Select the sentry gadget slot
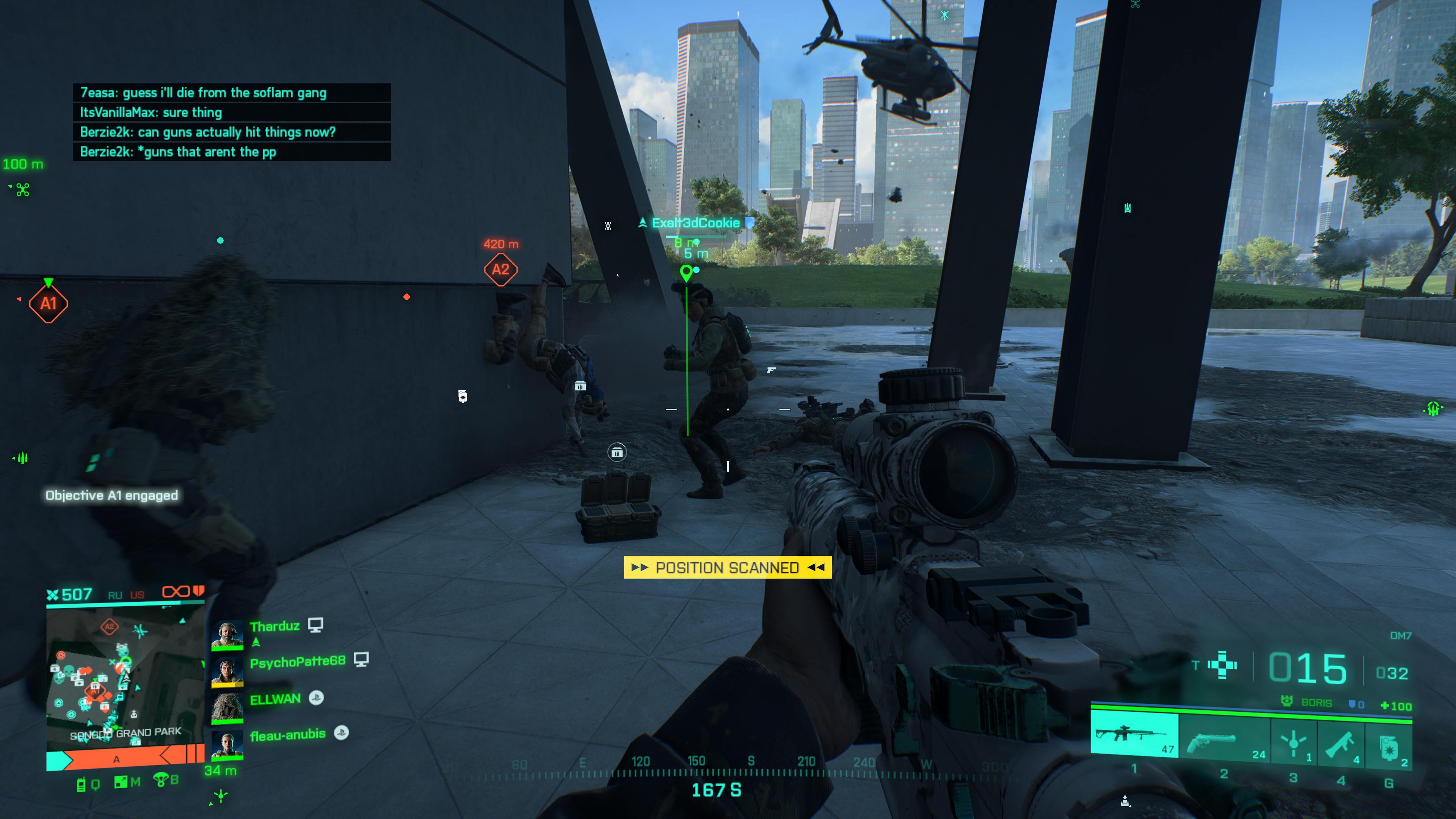The image size is (1456, 819). pyautogui.click(x=1293, y=742)
